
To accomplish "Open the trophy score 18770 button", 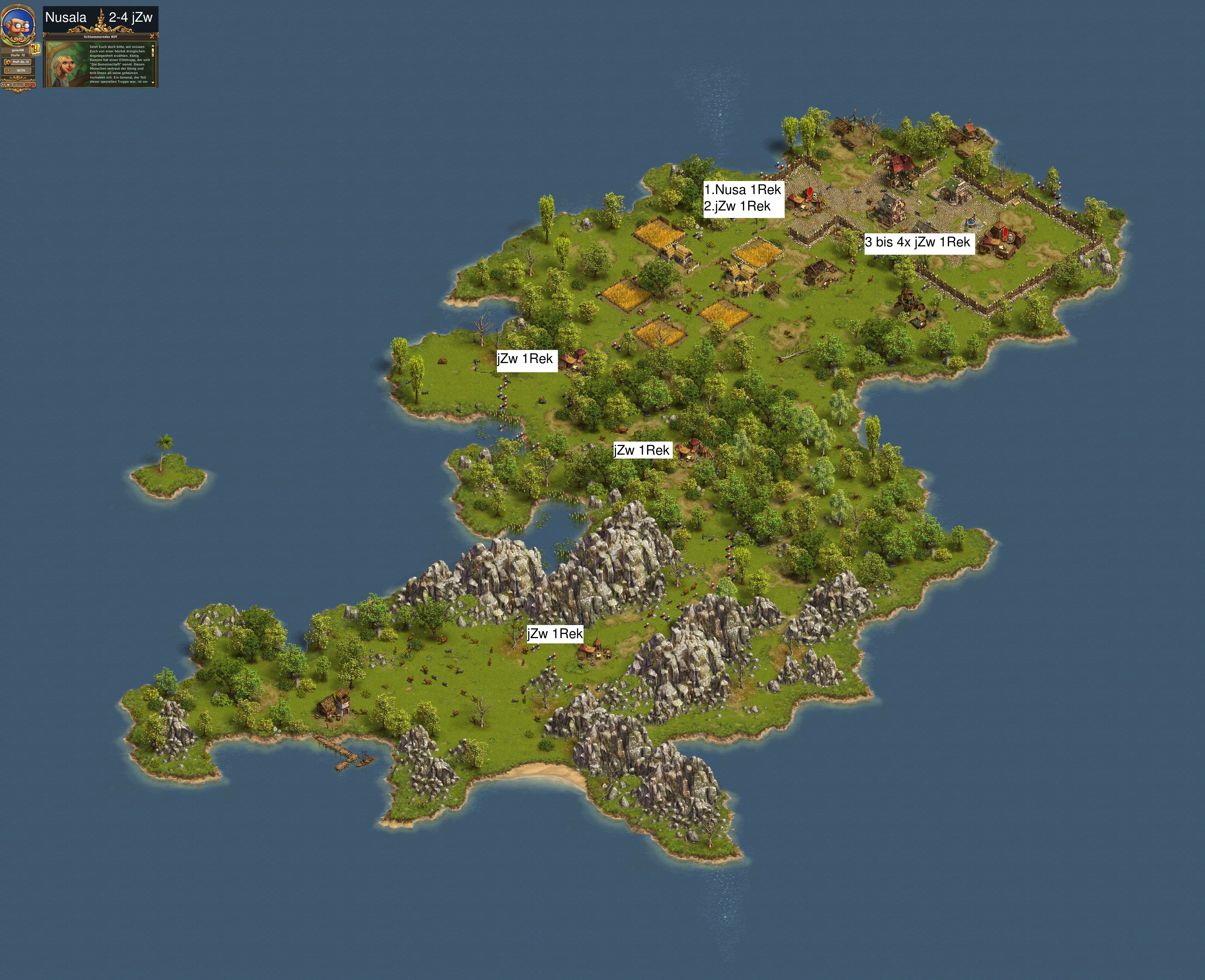I will click(x=18, y=70).
